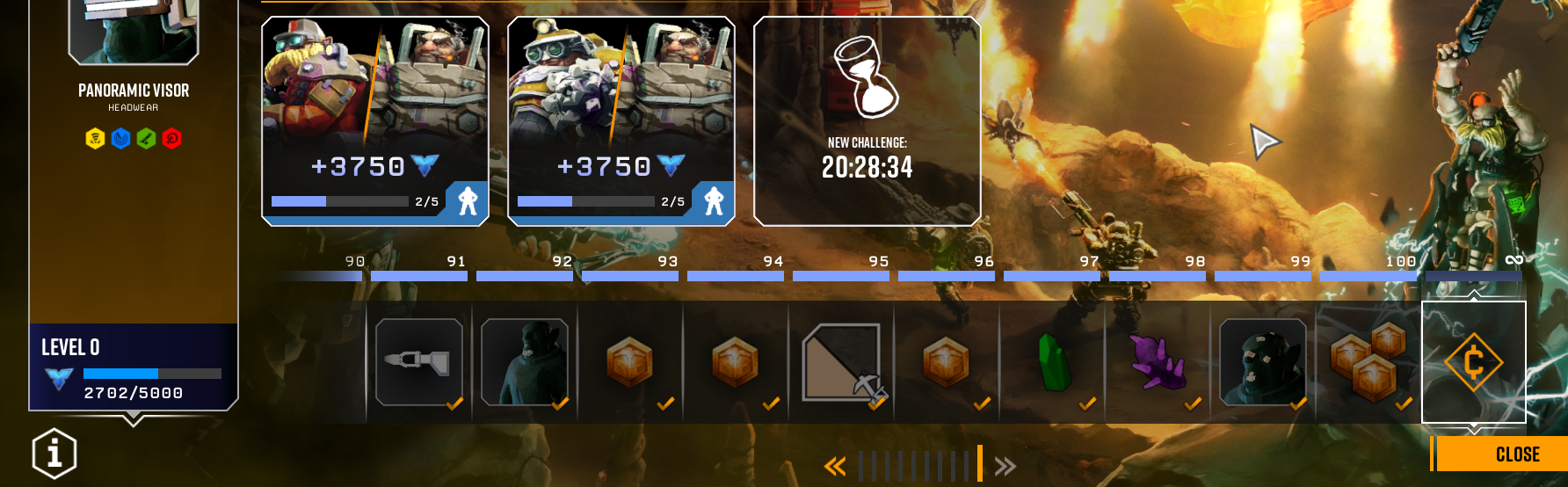Select the purple mineral reward
Viewport: 1568px width, 487px height.
[x=1158, y=362]
